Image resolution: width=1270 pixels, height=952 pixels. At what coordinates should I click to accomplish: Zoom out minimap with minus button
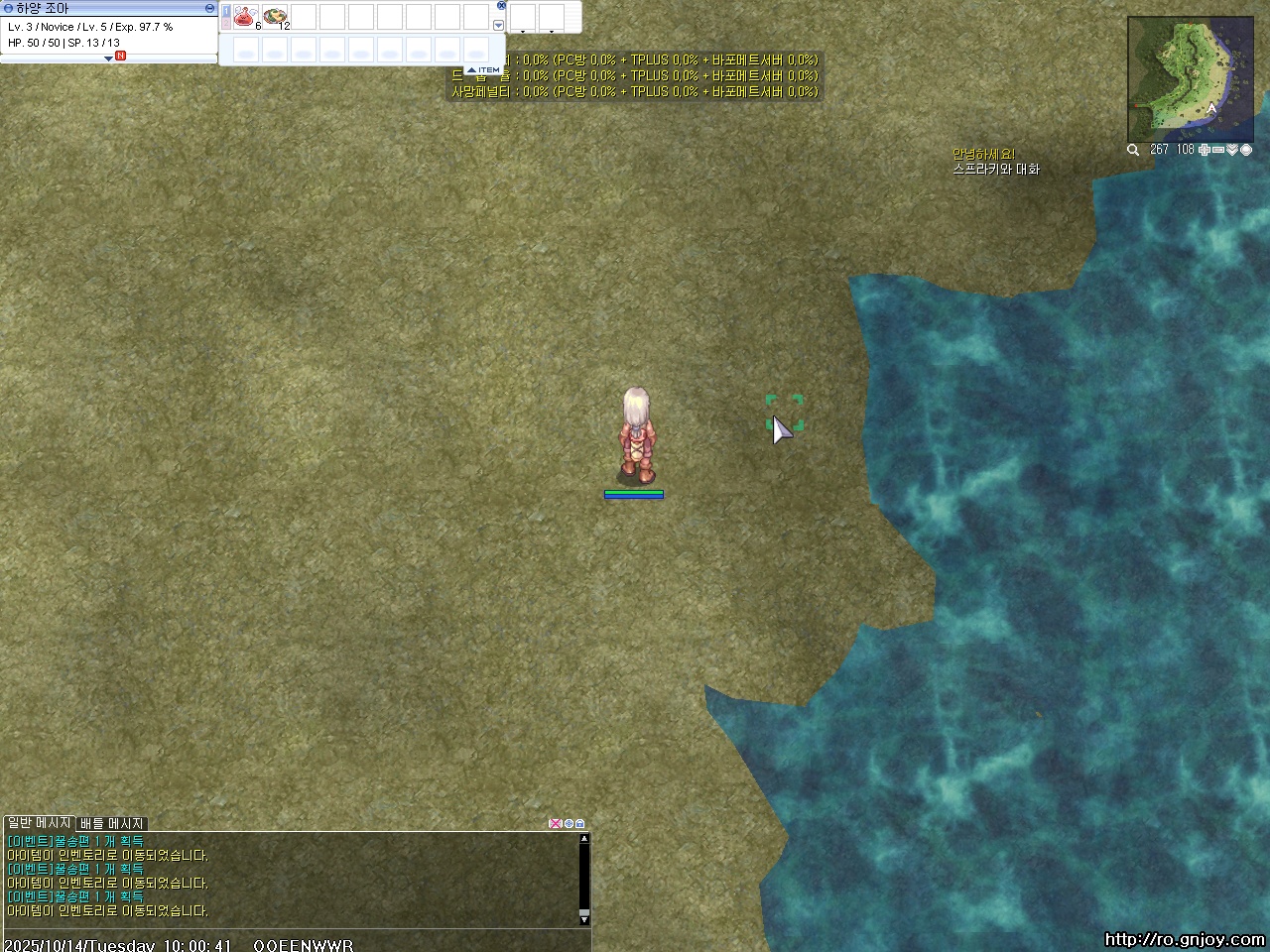click(x=1218, y=150)
